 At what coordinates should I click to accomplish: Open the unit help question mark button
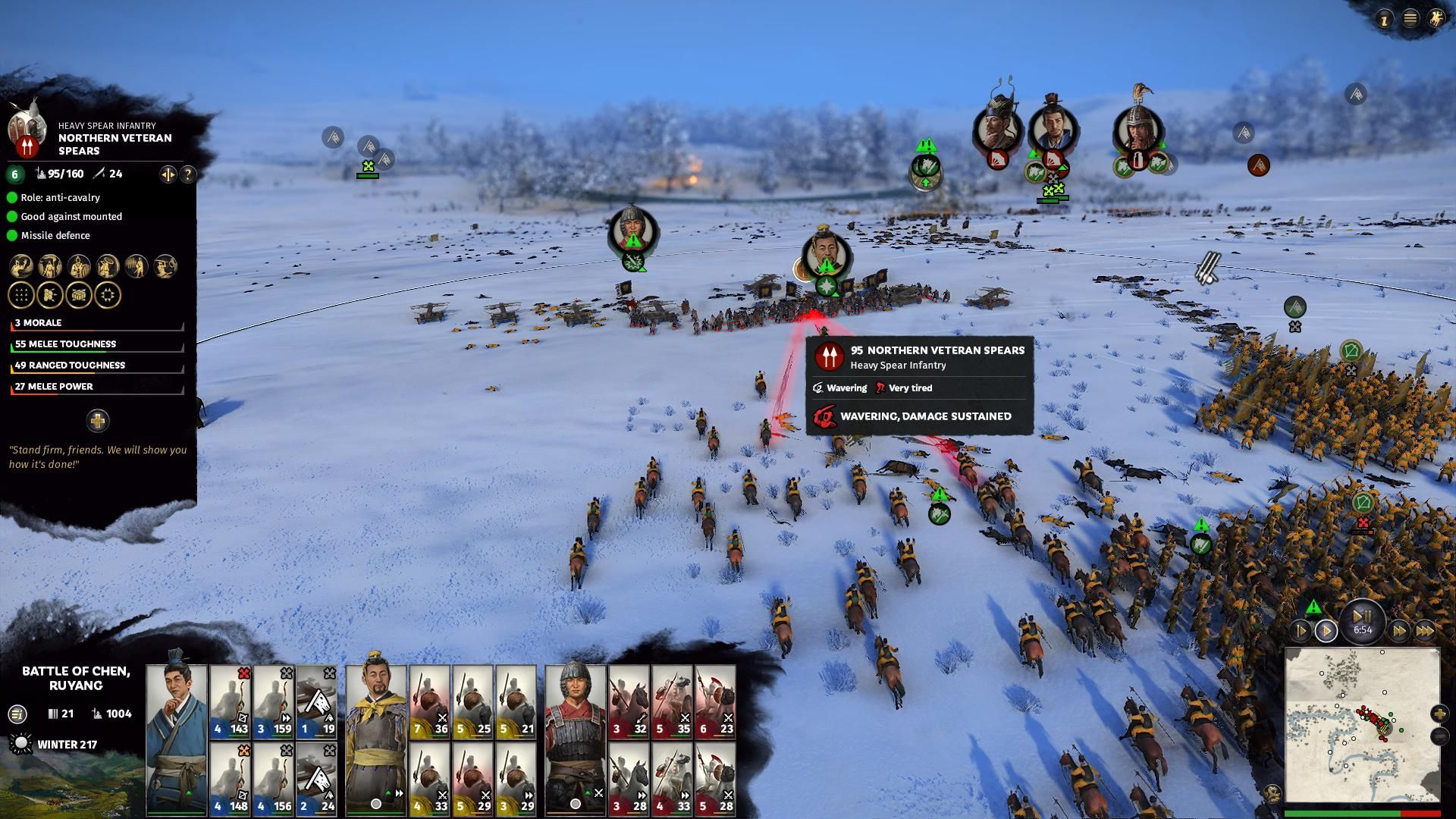(187, 174)
